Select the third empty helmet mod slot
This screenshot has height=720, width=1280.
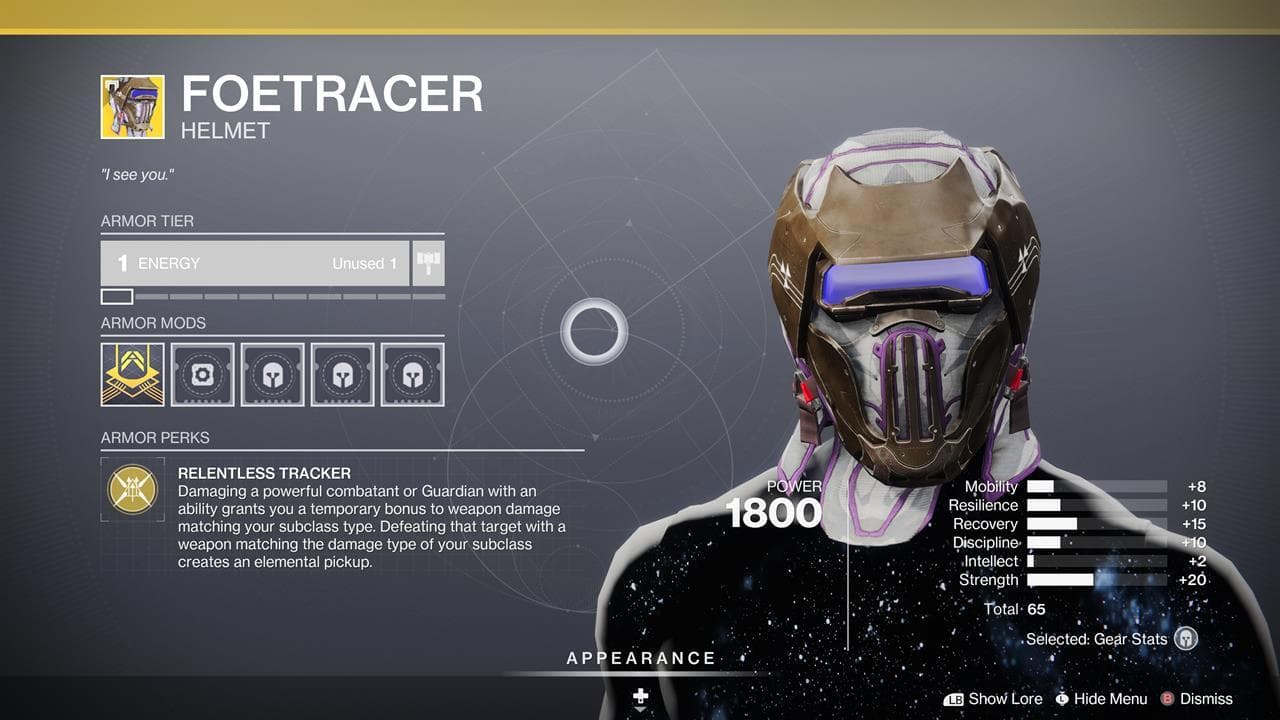click(x=273, y=375)
